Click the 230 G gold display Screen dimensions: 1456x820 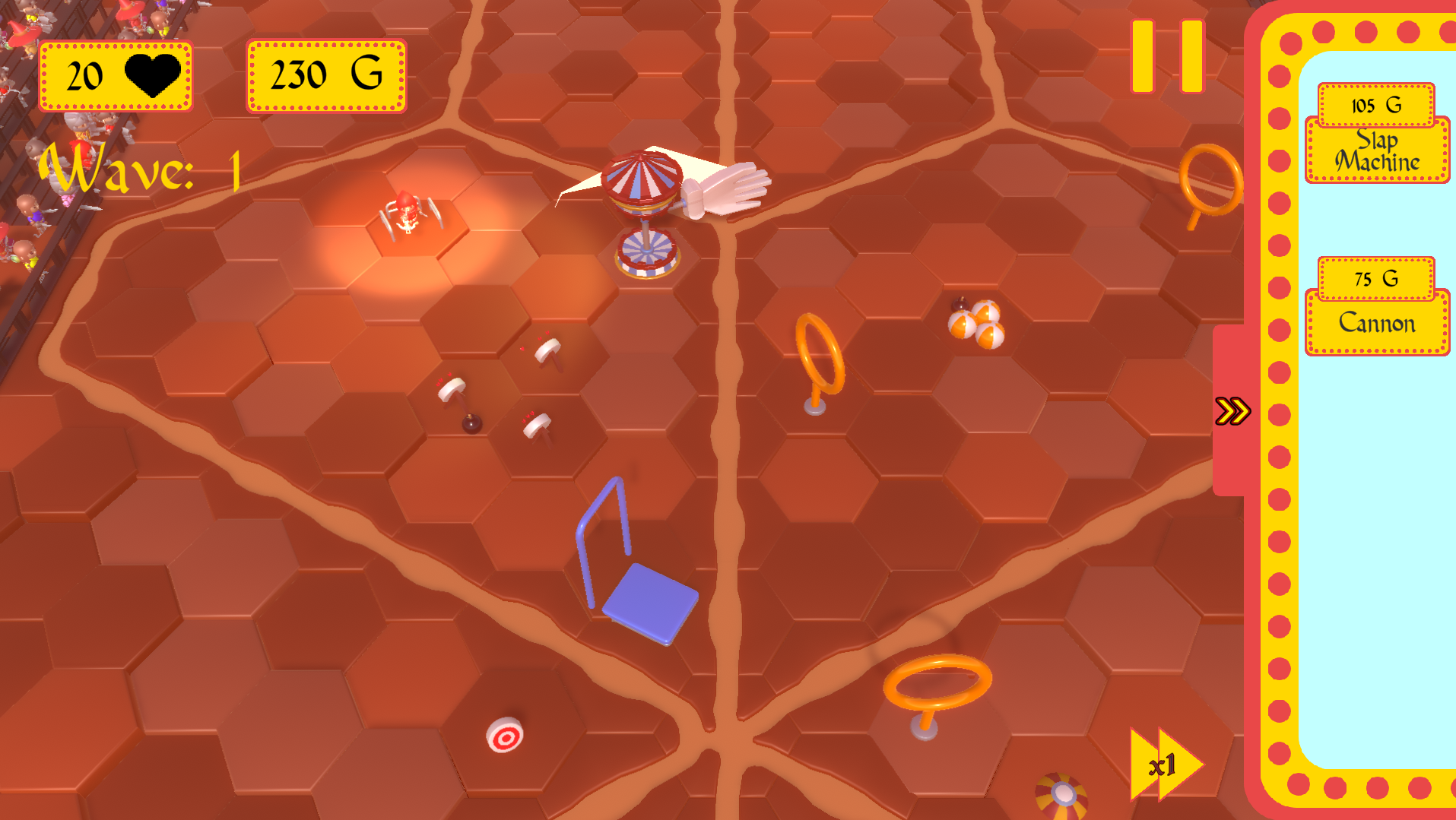click(325, 74)
